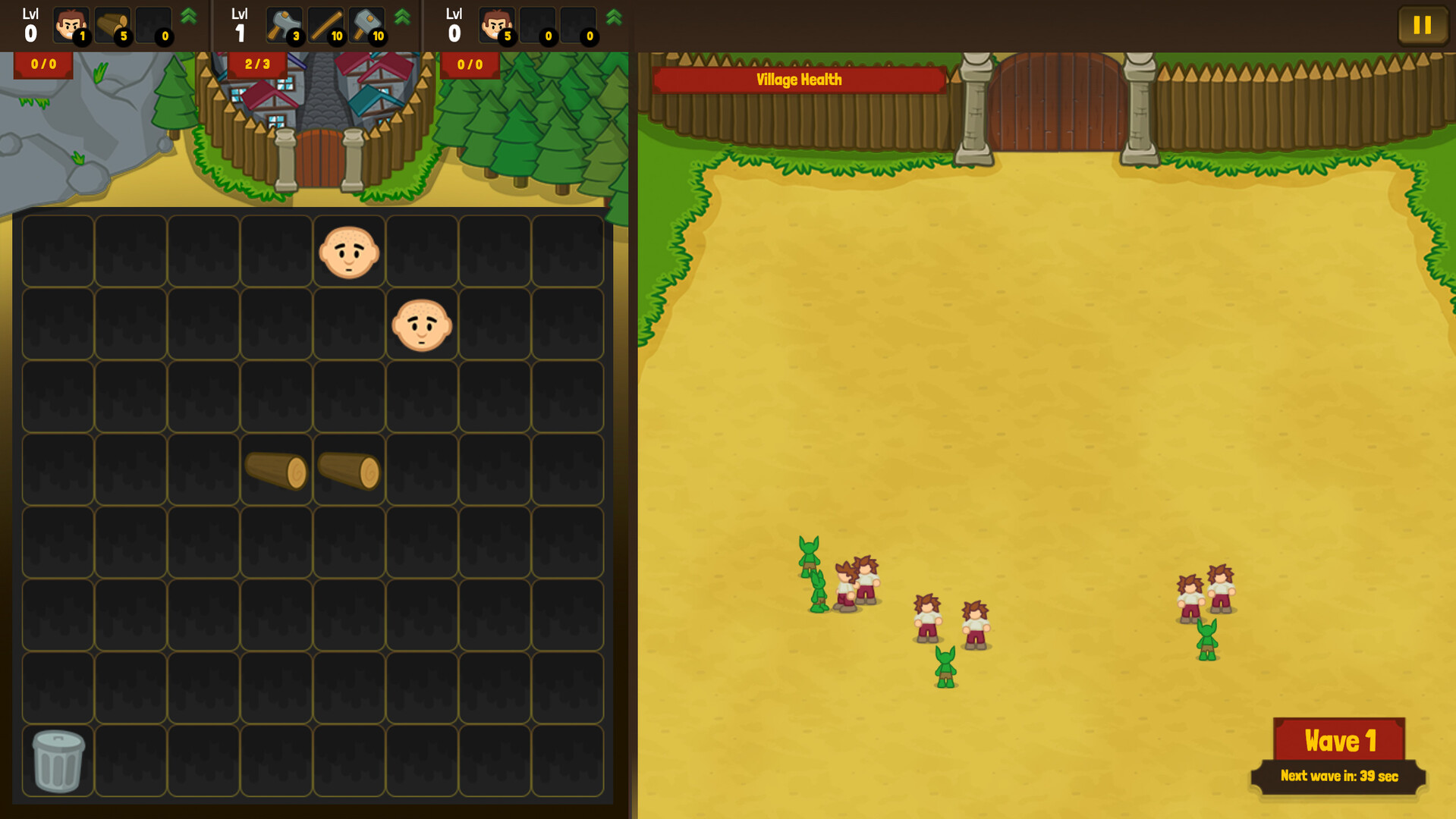Image resolution: width=1456 pixels, height=819 pixels.
Task: Open the trash can in the grid corner
Action: click(57, 761)
